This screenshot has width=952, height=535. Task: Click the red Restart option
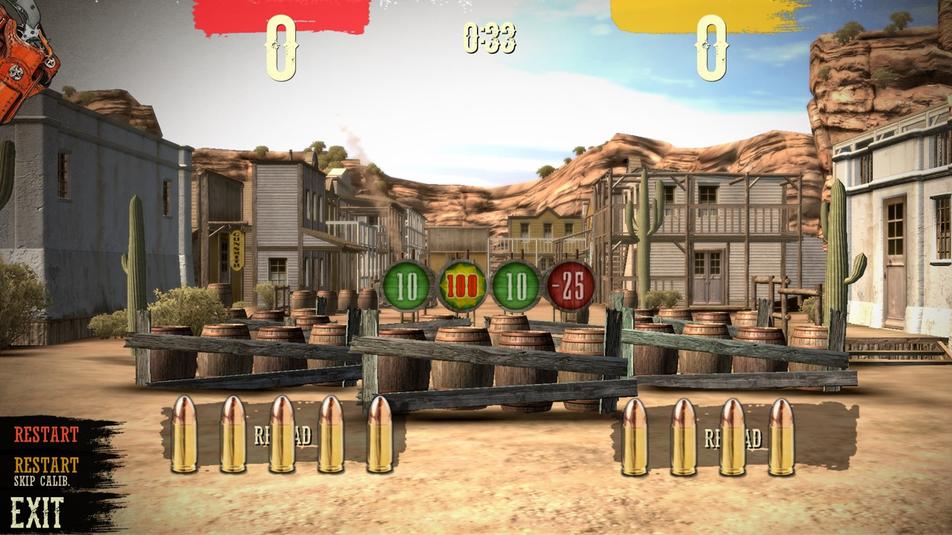(46, 435)
